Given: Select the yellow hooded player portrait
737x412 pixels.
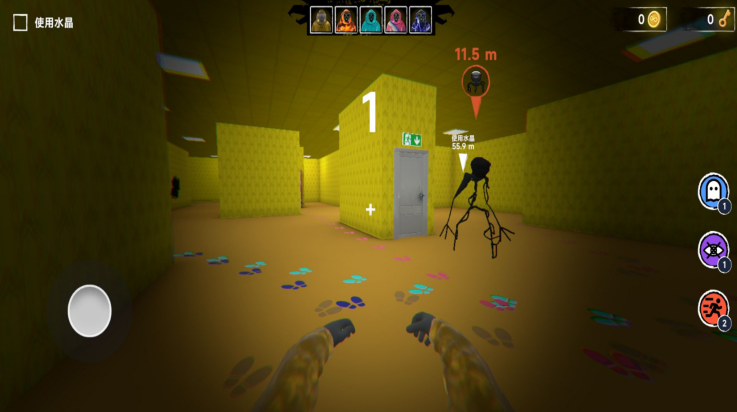Looking at the screenshot, I should (322, 19).
